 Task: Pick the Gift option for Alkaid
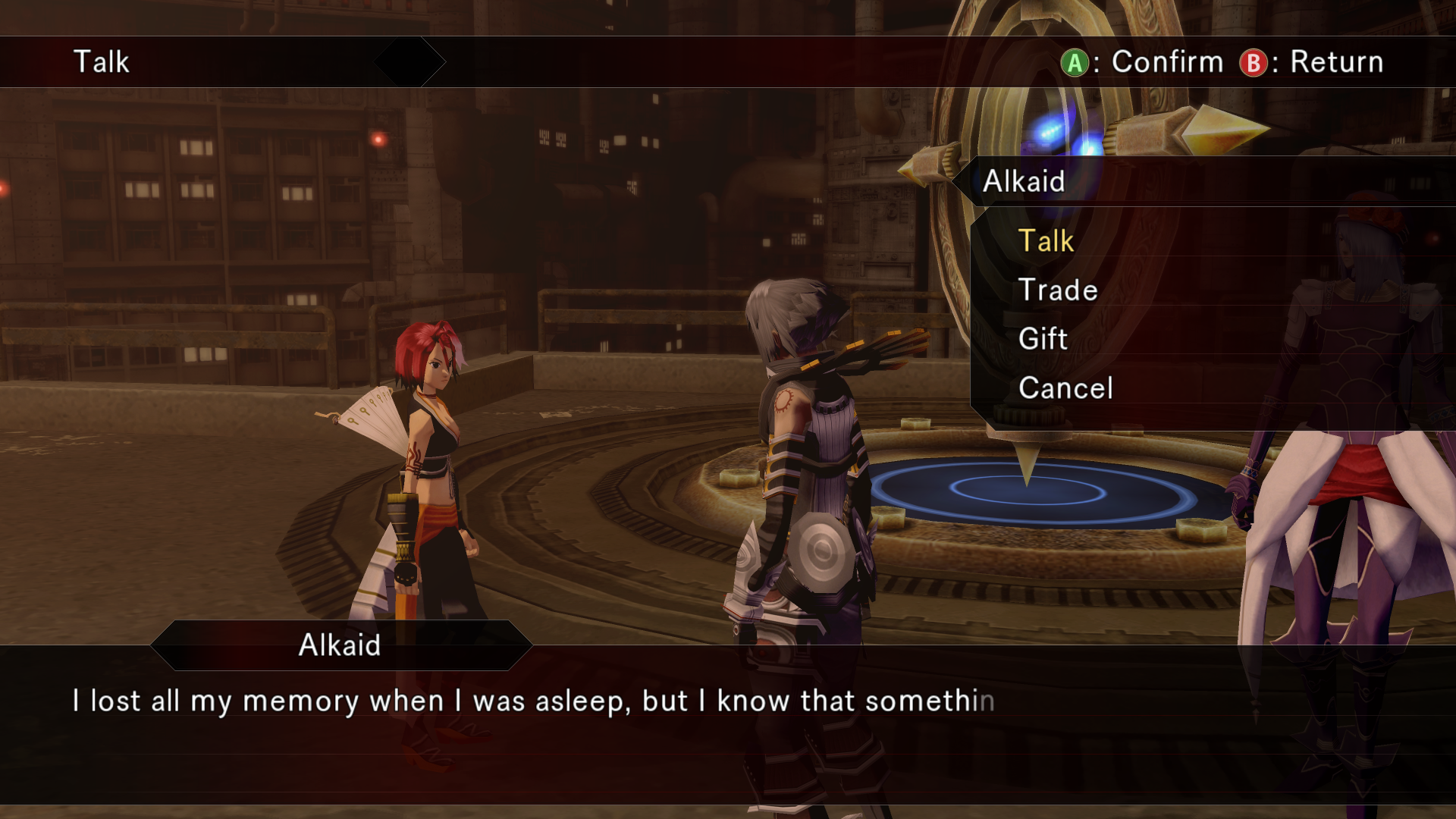[1043, 338]
